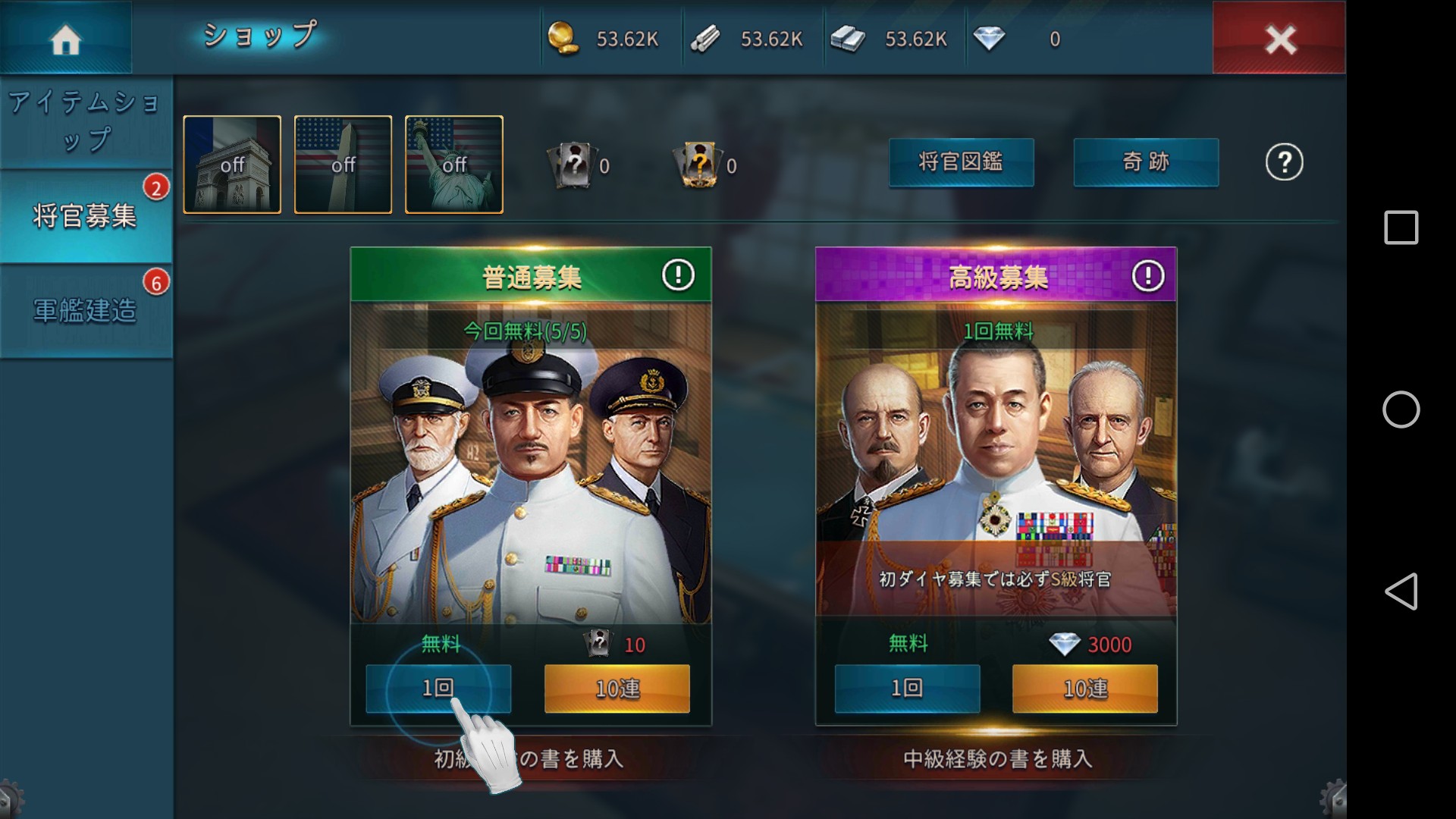This screenshot has width=1456, height=819.
Task: Toggle the Statue of Liberty wonder
Action: click(x=454, y=165)
